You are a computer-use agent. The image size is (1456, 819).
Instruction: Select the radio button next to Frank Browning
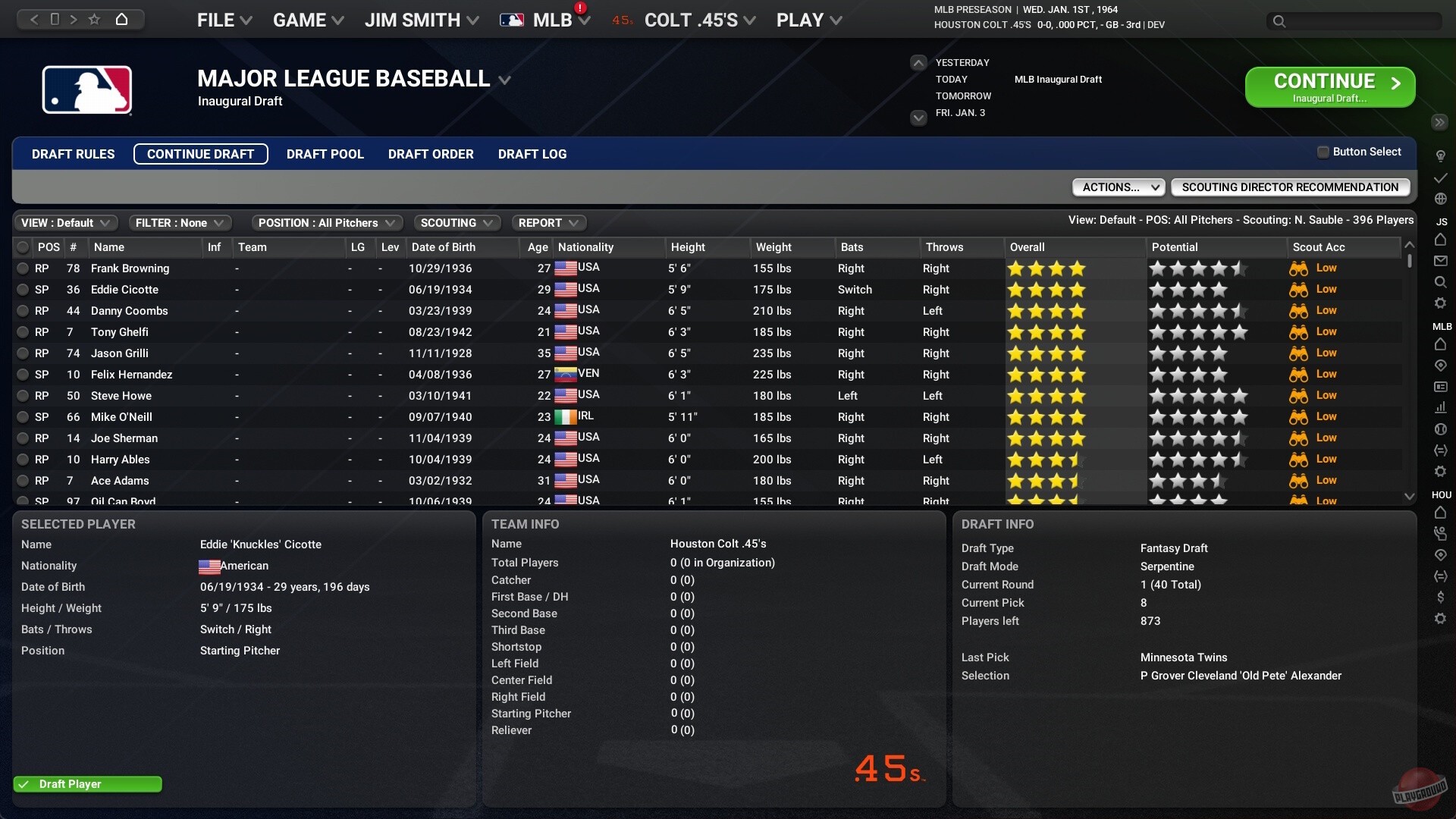click(22, 268)
